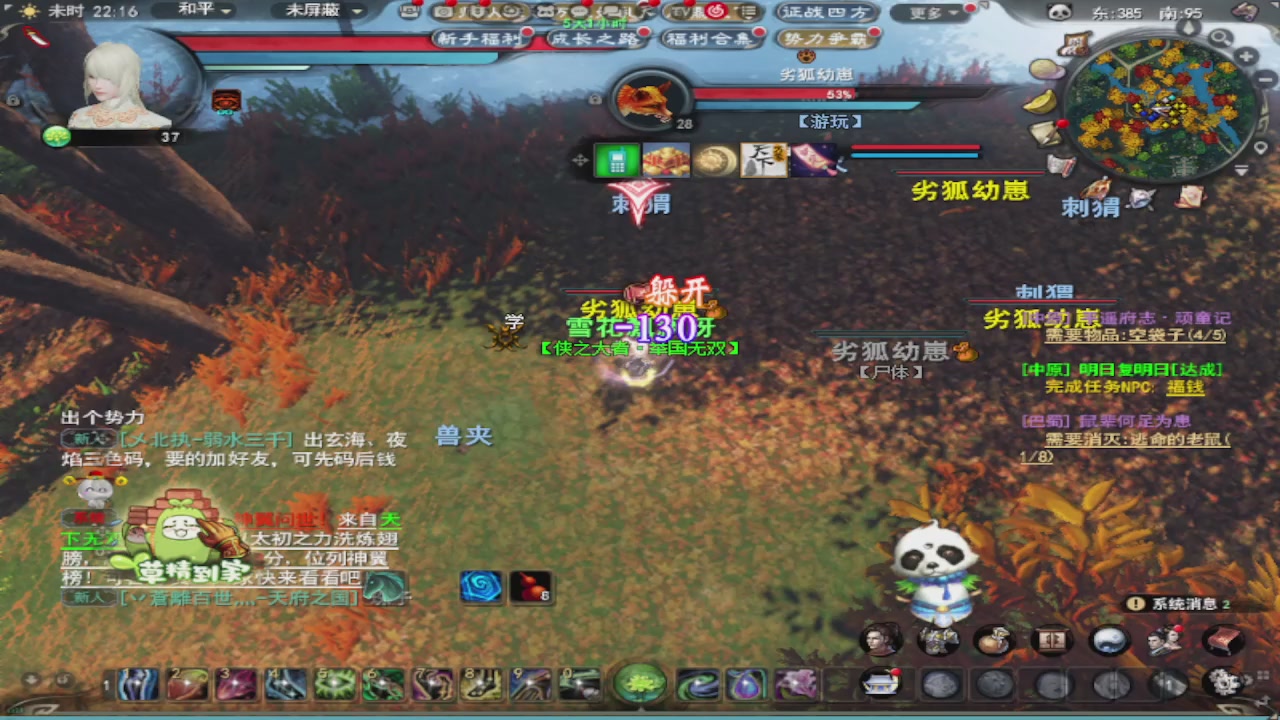
Task: Open the bag inventory icon in bottom-right row
Action: (996, 640)
